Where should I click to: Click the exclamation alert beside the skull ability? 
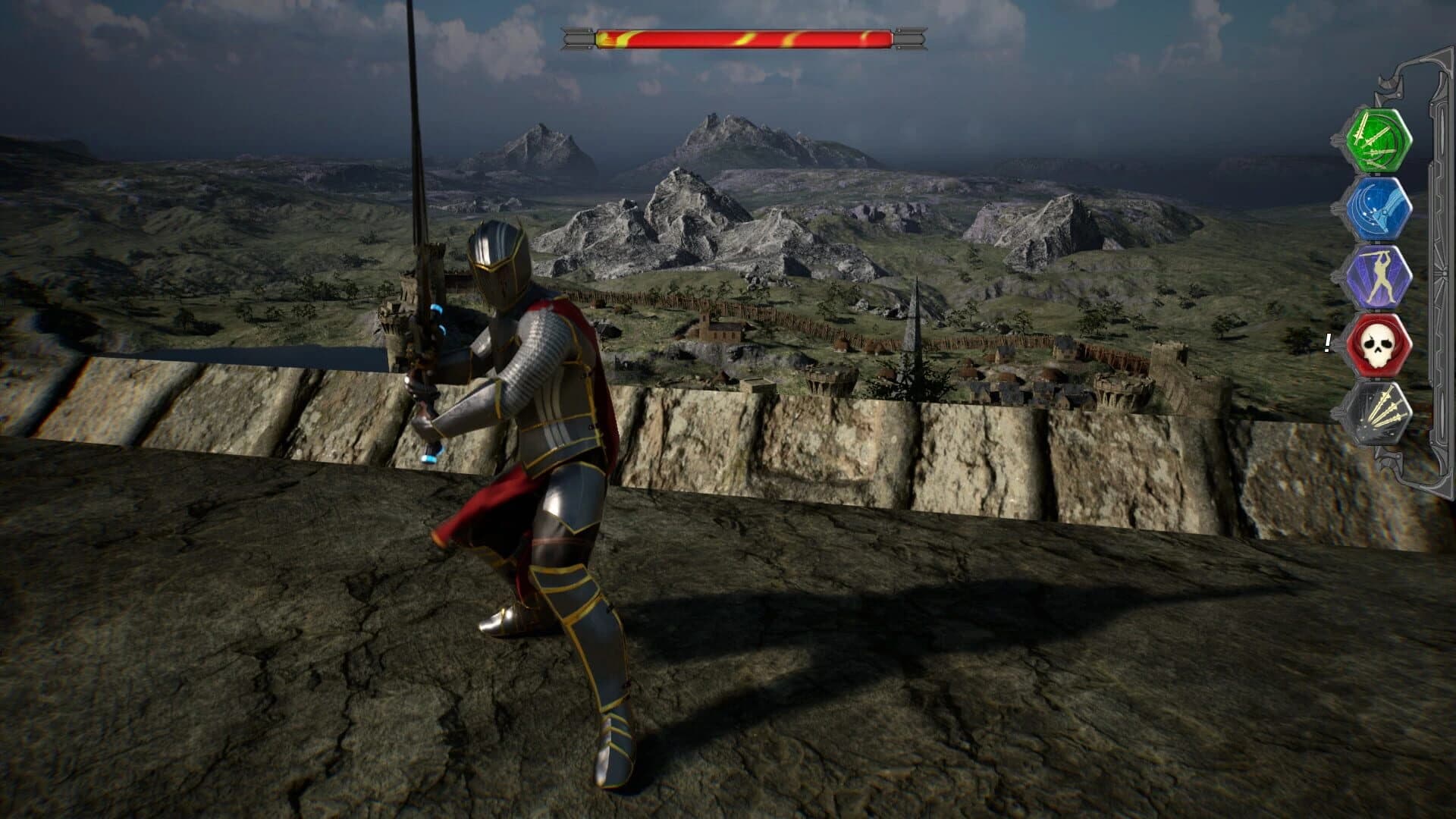click(1329, 343)
